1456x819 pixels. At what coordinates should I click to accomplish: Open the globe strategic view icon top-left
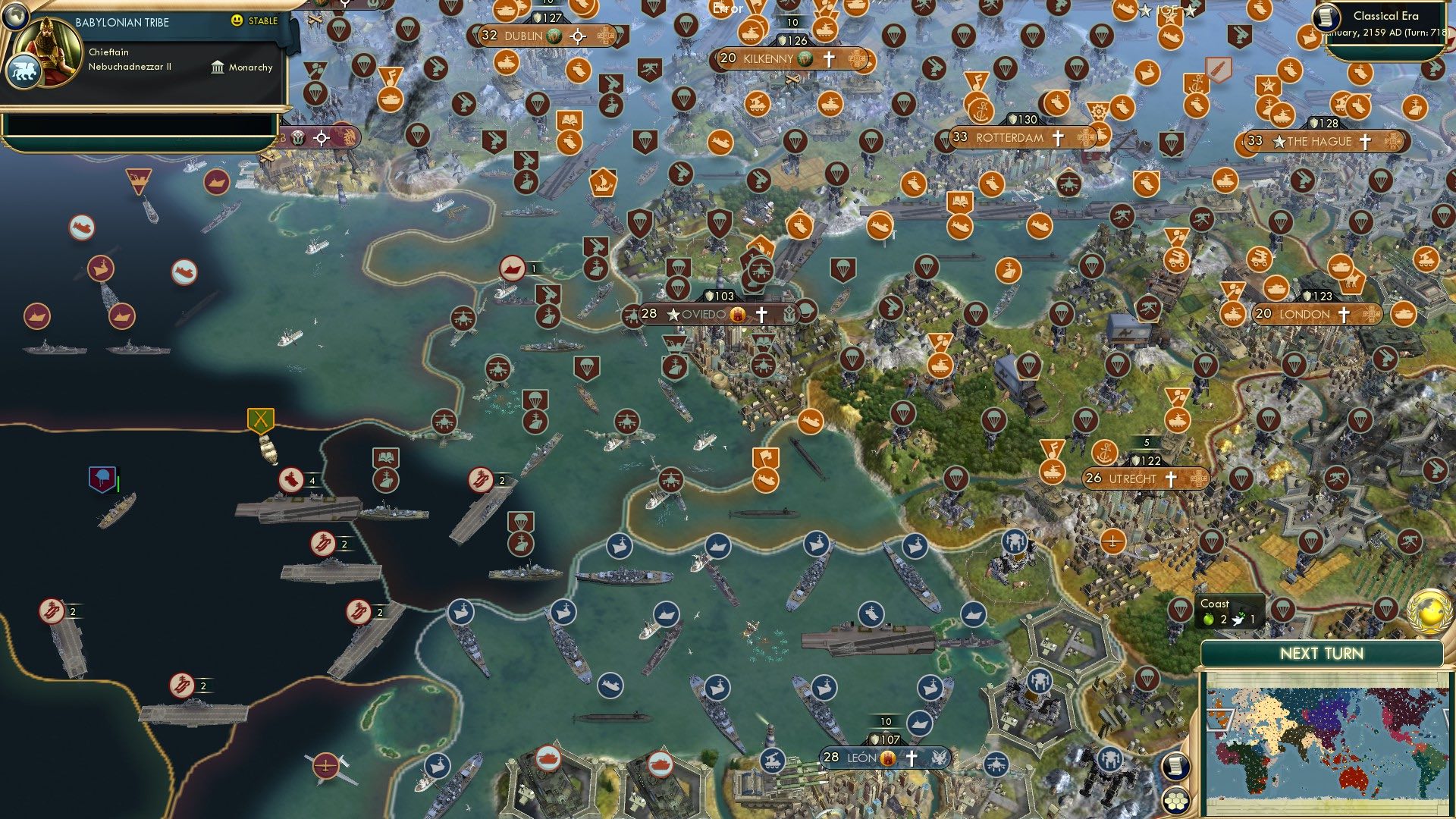(15, 17)
